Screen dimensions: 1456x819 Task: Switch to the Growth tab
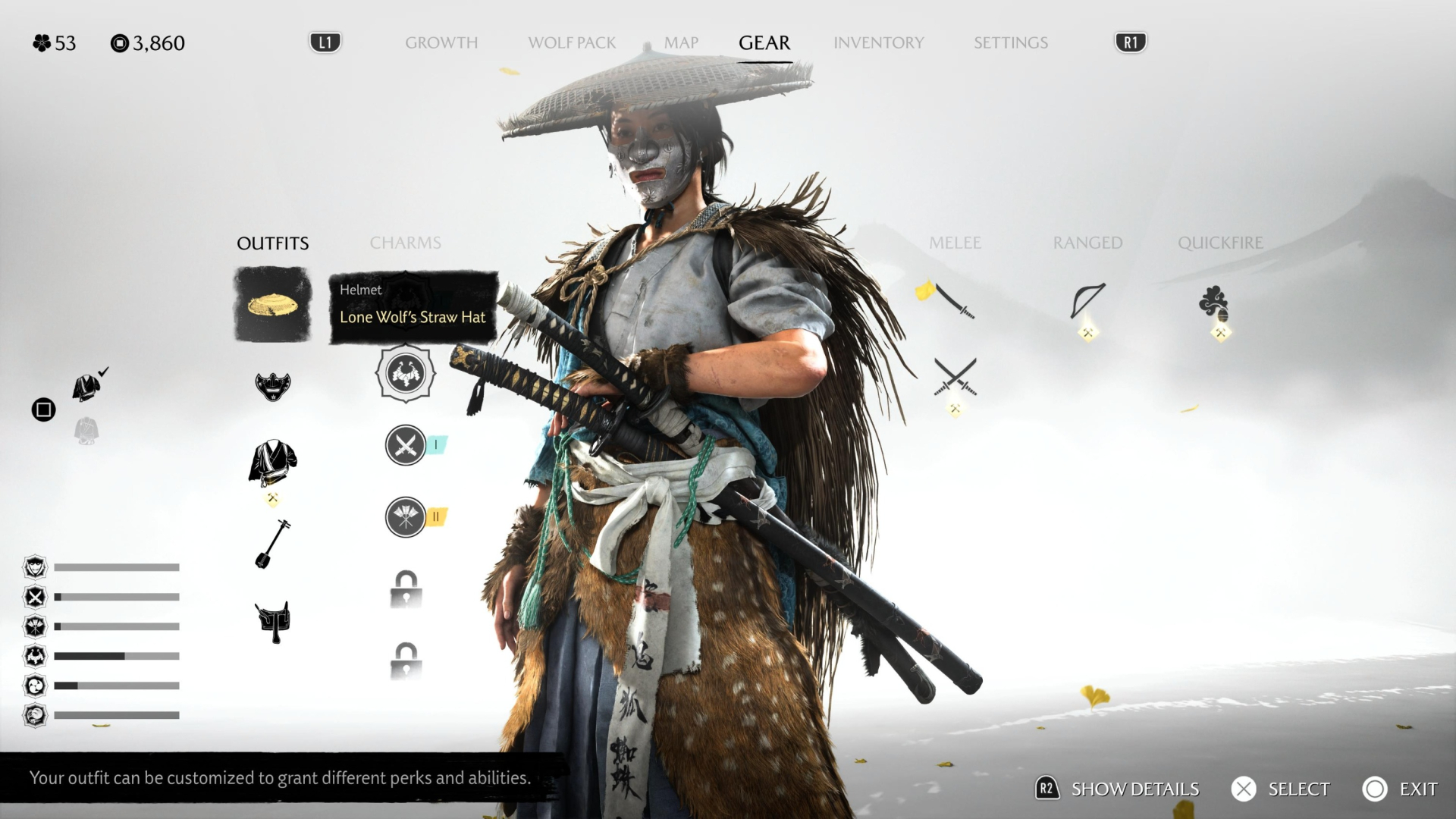point(441,43)
